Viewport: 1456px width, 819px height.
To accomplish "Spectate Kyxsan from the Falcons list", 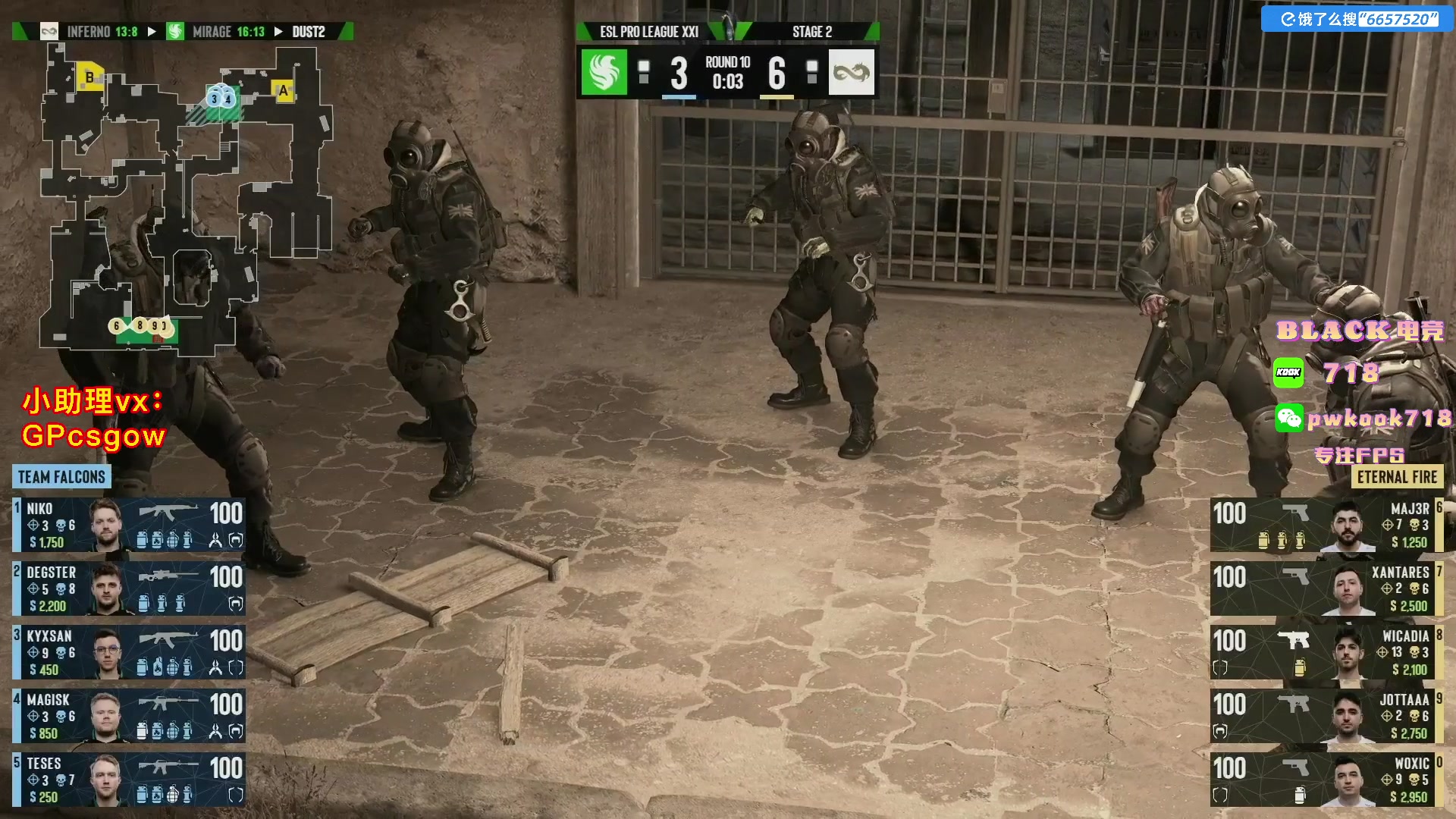I will (x=129, y=652).
